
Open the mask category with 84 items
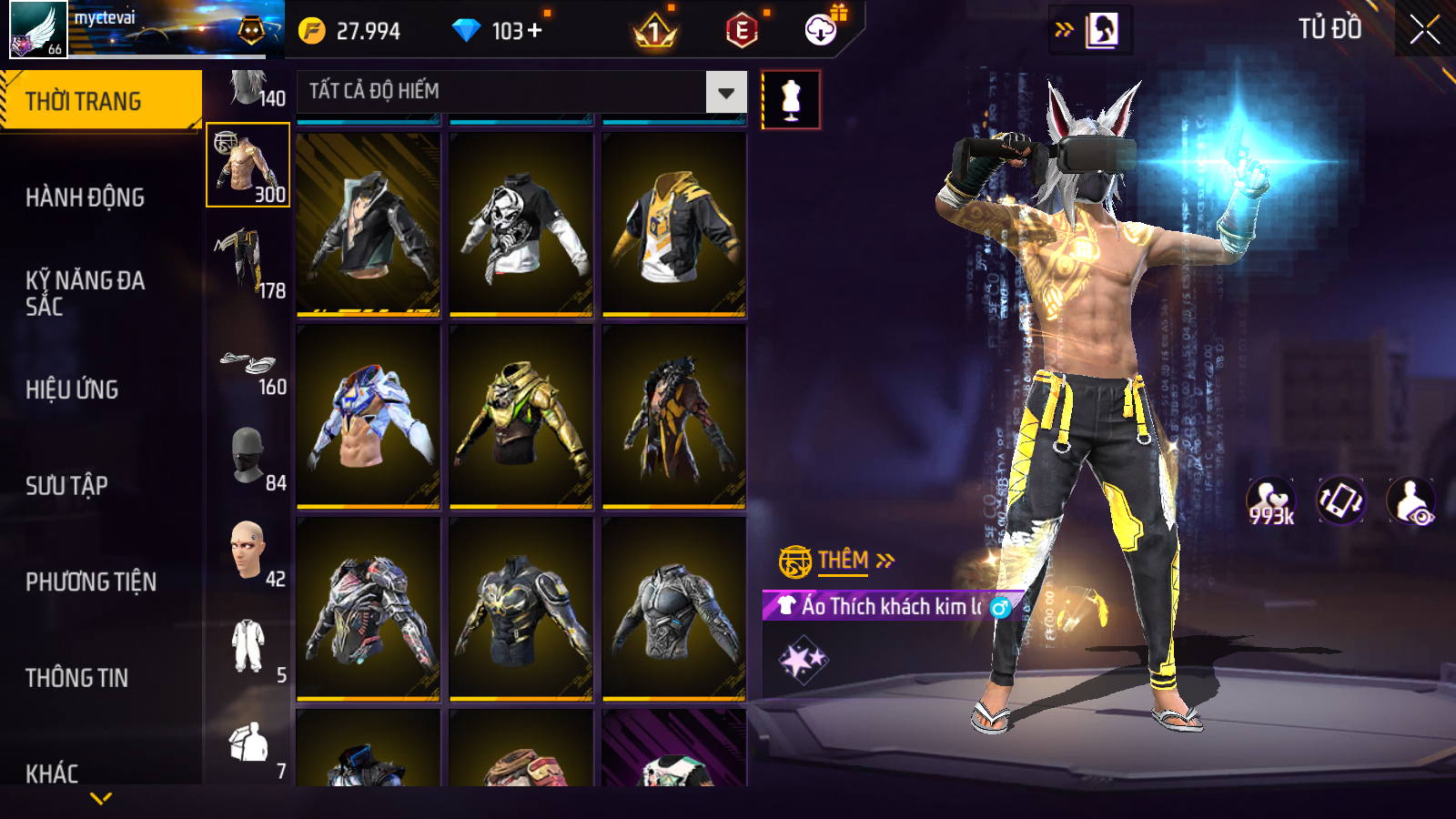(248, 455)
